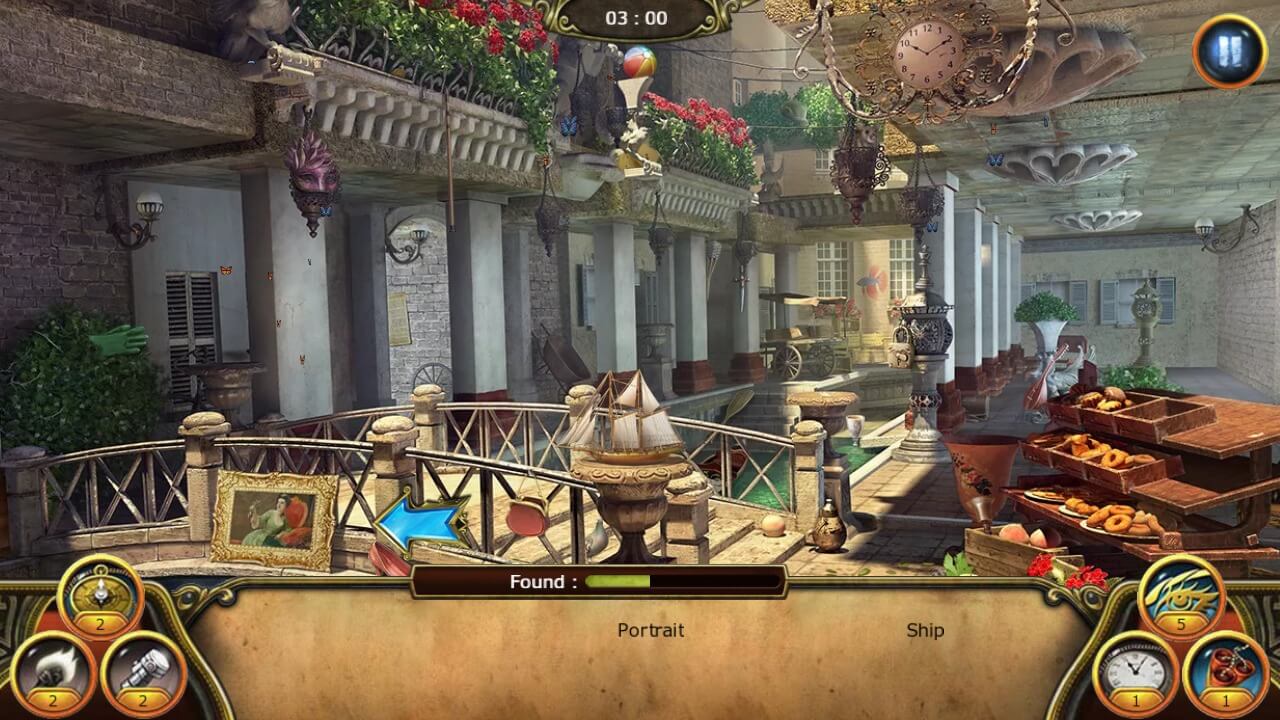1280x720 pixels.
Task: Select 'Ship' in the word list
Action: click(x=926, y=630)
